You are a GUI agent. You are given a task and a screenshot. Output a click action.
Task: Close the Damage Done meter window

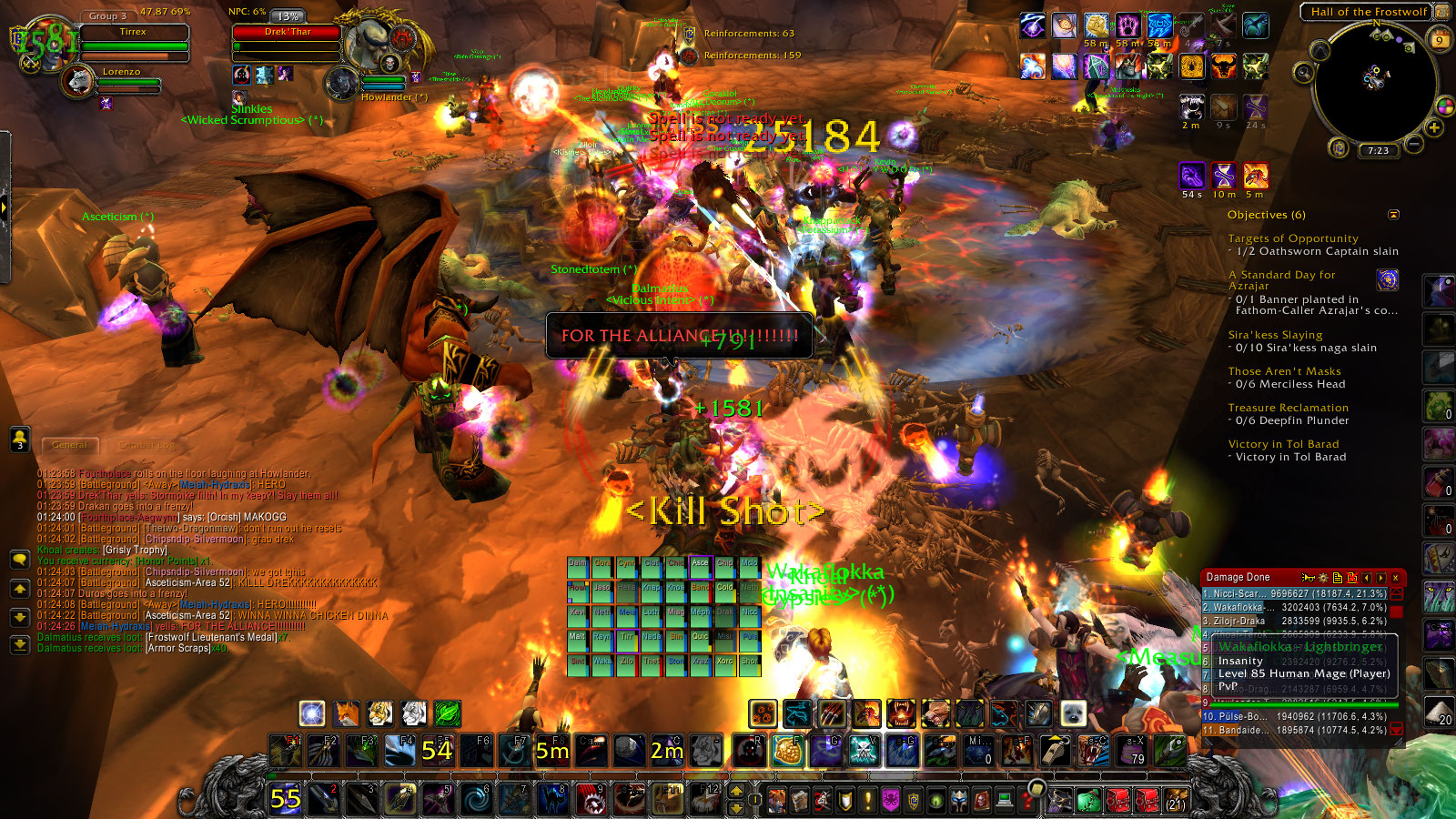pos(1395,578)
